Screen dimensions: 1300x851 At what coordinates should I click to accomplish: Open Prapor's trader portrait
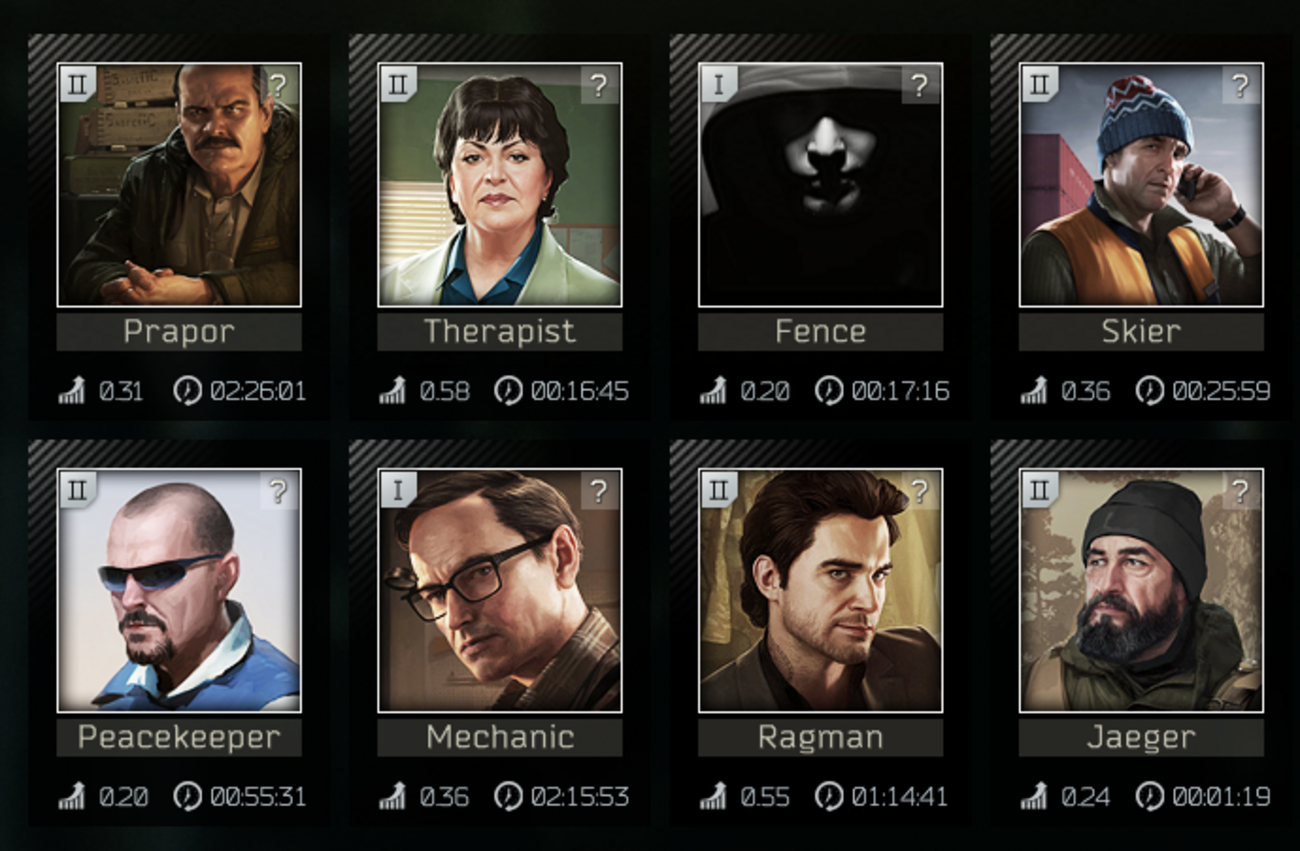[x=178, y=185]
